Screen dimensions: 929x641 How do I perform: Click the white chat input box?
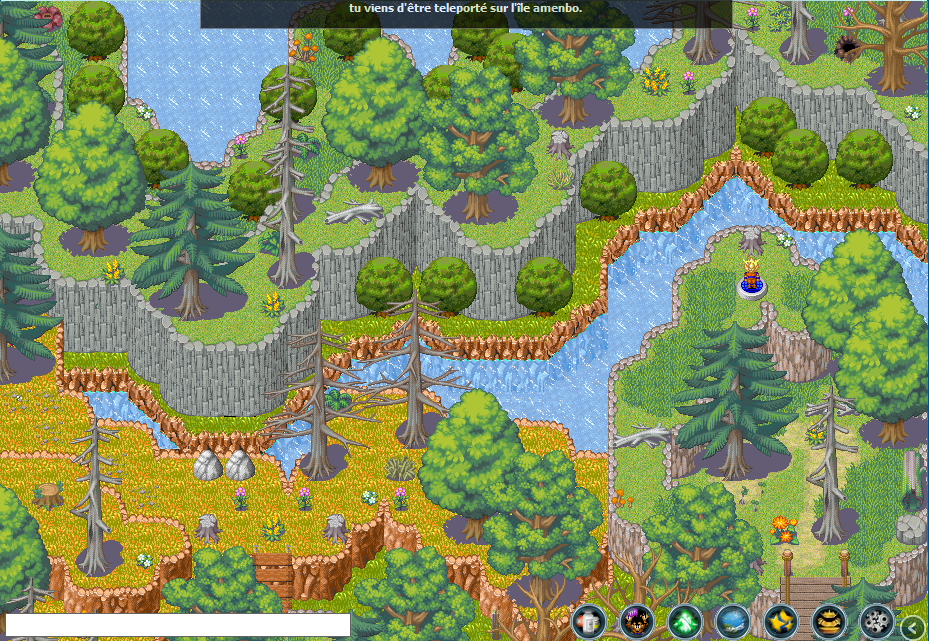[x=178, y=625]
